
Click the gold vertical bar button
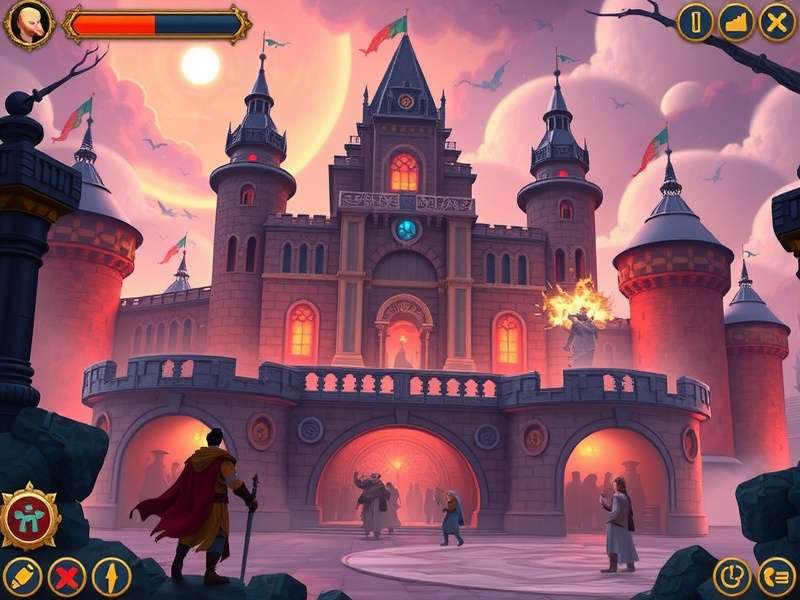click(695, 22)
